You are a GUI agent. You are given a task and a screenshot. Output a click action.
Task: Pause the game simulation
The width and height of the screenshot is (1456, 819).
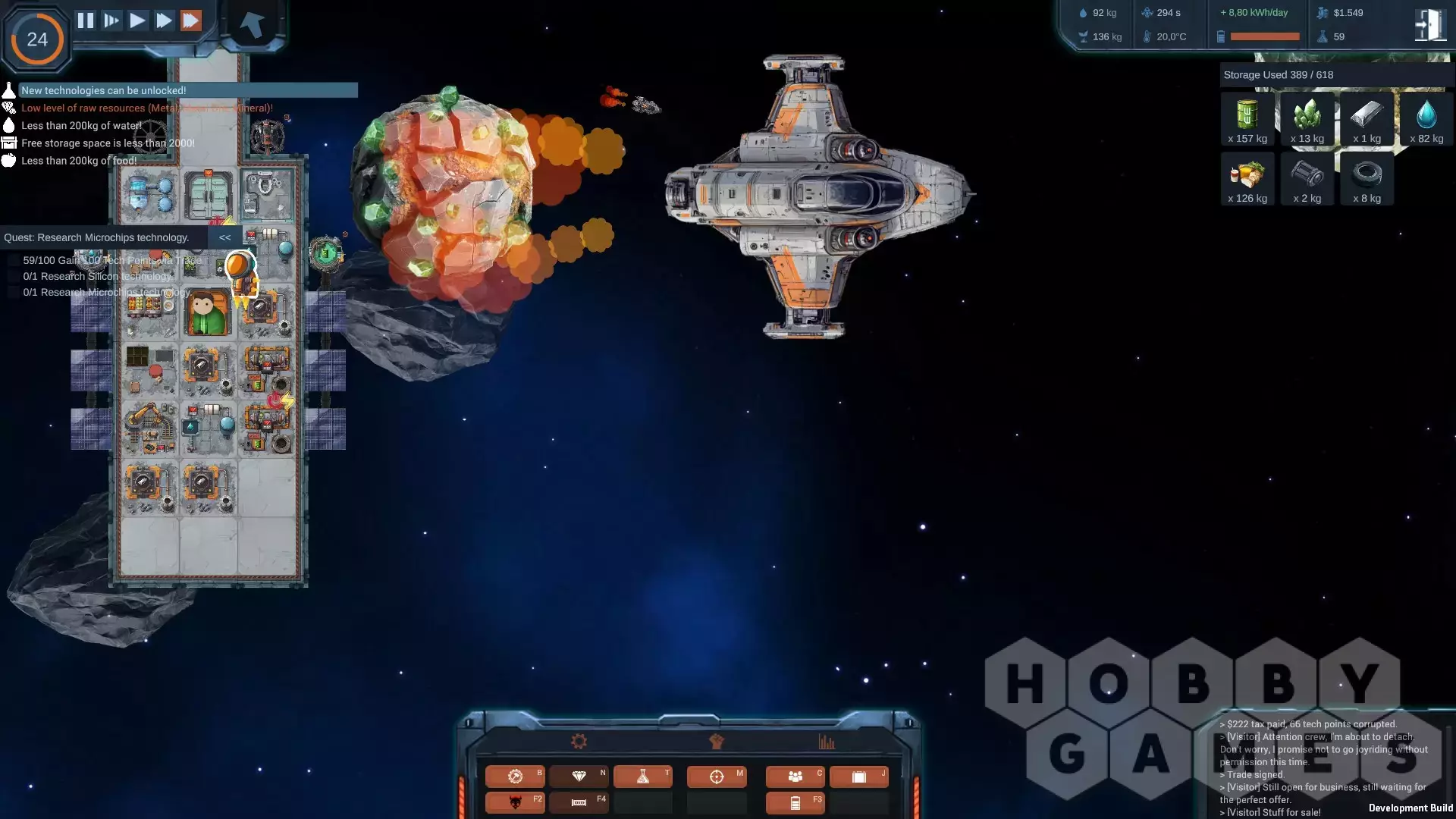click(86, 20)
